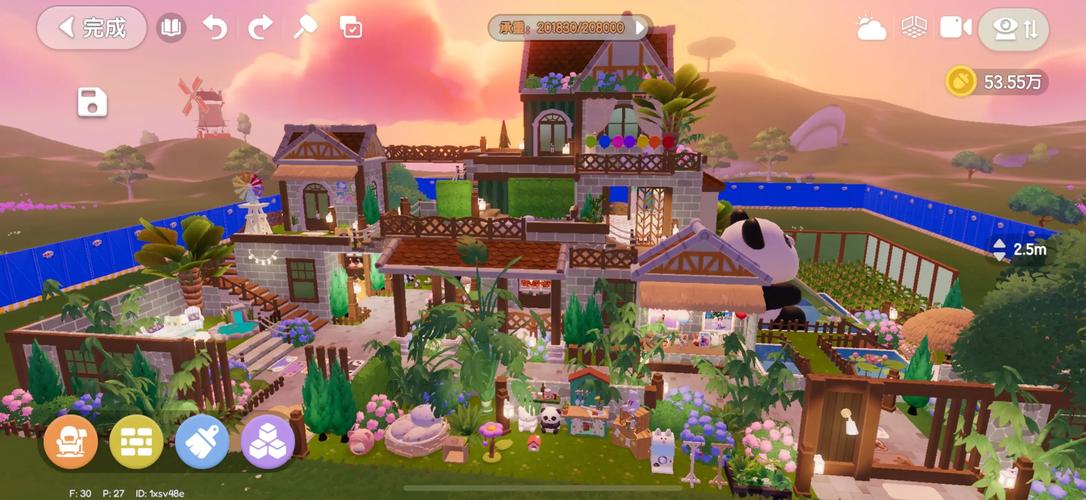Open the video camera mode
This screenshot has width=1086, height=500.
coord(955,28)
